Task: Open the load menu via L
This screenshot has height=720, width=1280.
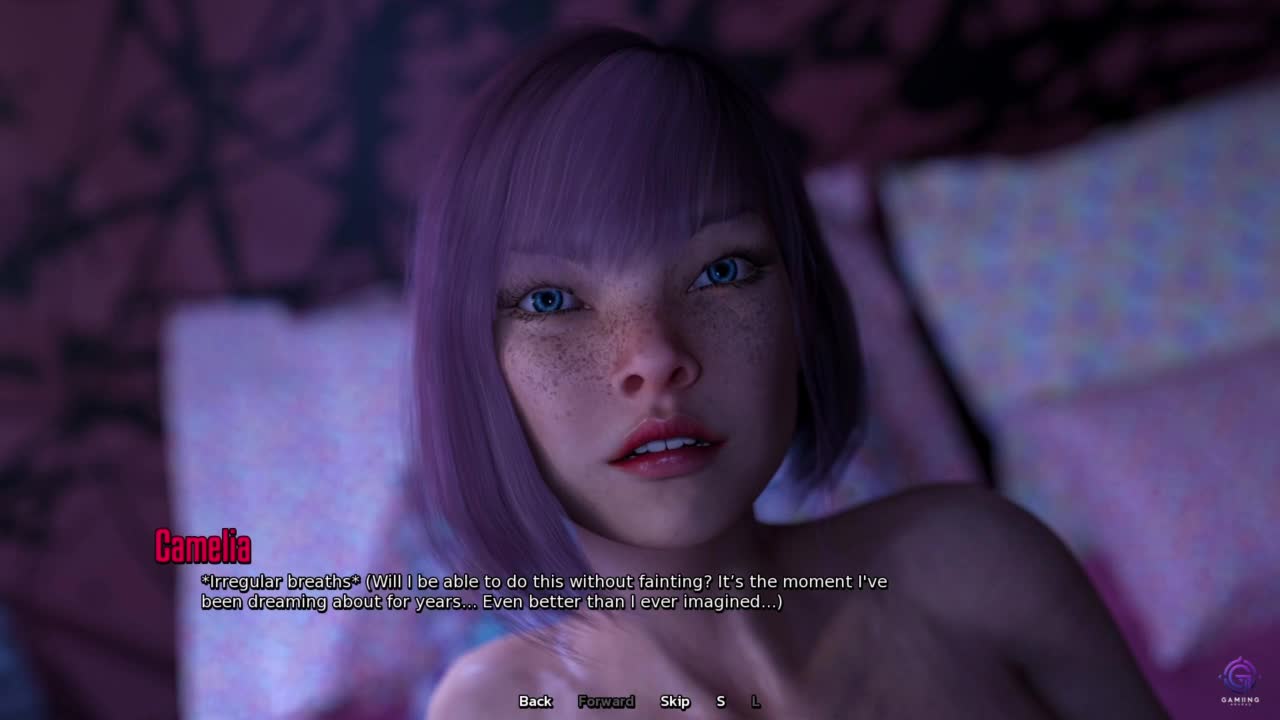Action: click(755, 701)
